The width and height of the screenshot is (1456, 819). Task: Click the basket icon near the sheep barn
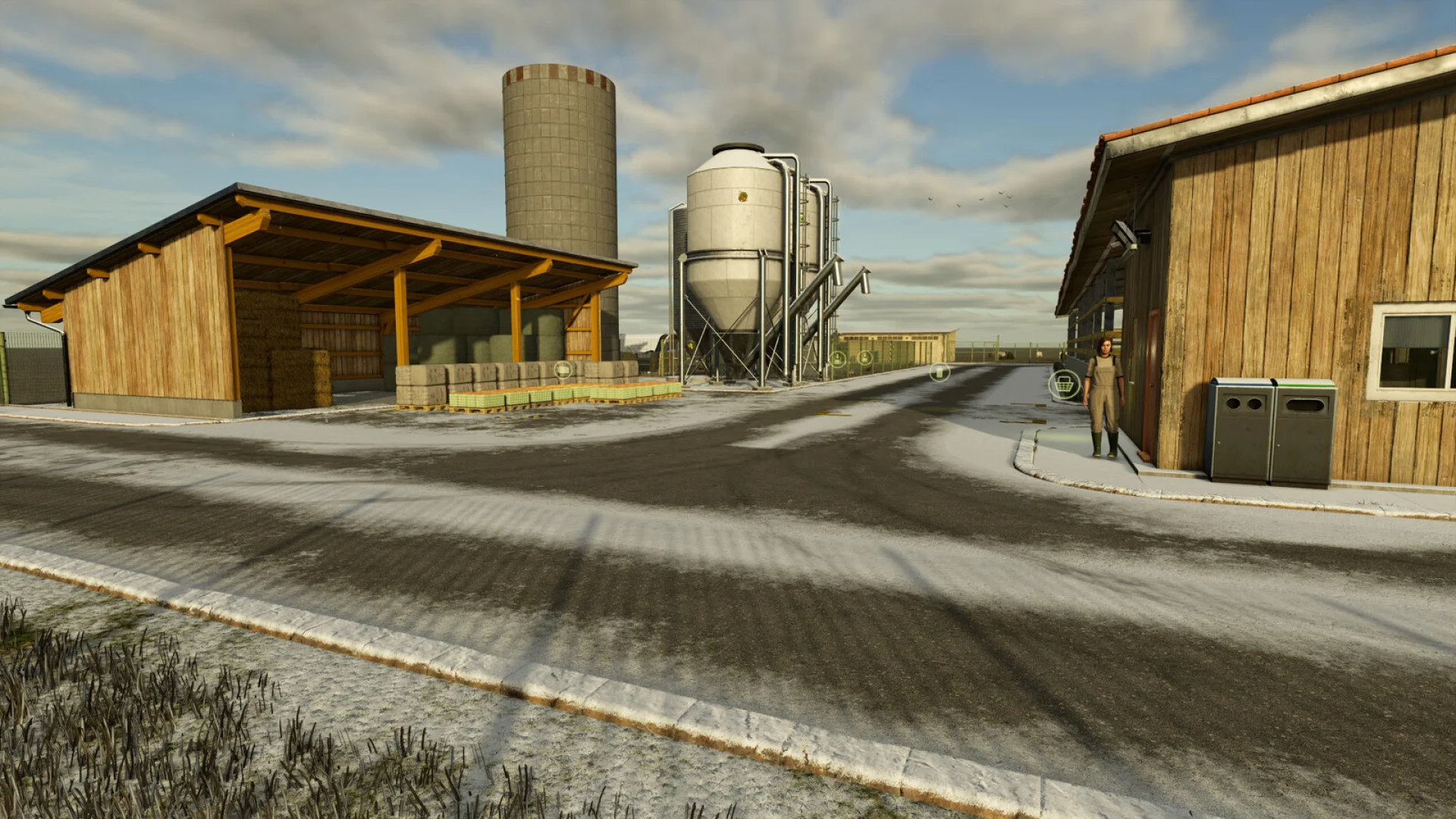pos(1064,383)
